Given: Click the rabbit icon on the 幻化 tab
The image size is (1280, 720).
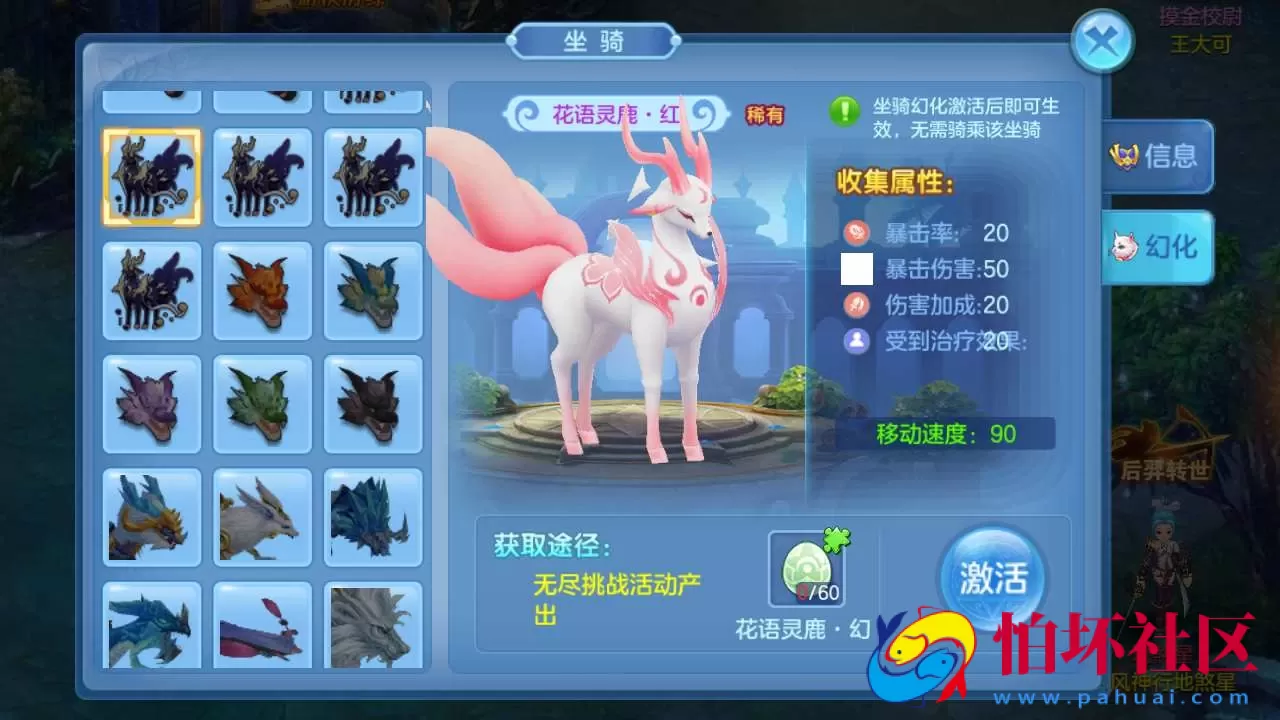Looking at the screenshot, I should click(1125, 248).
